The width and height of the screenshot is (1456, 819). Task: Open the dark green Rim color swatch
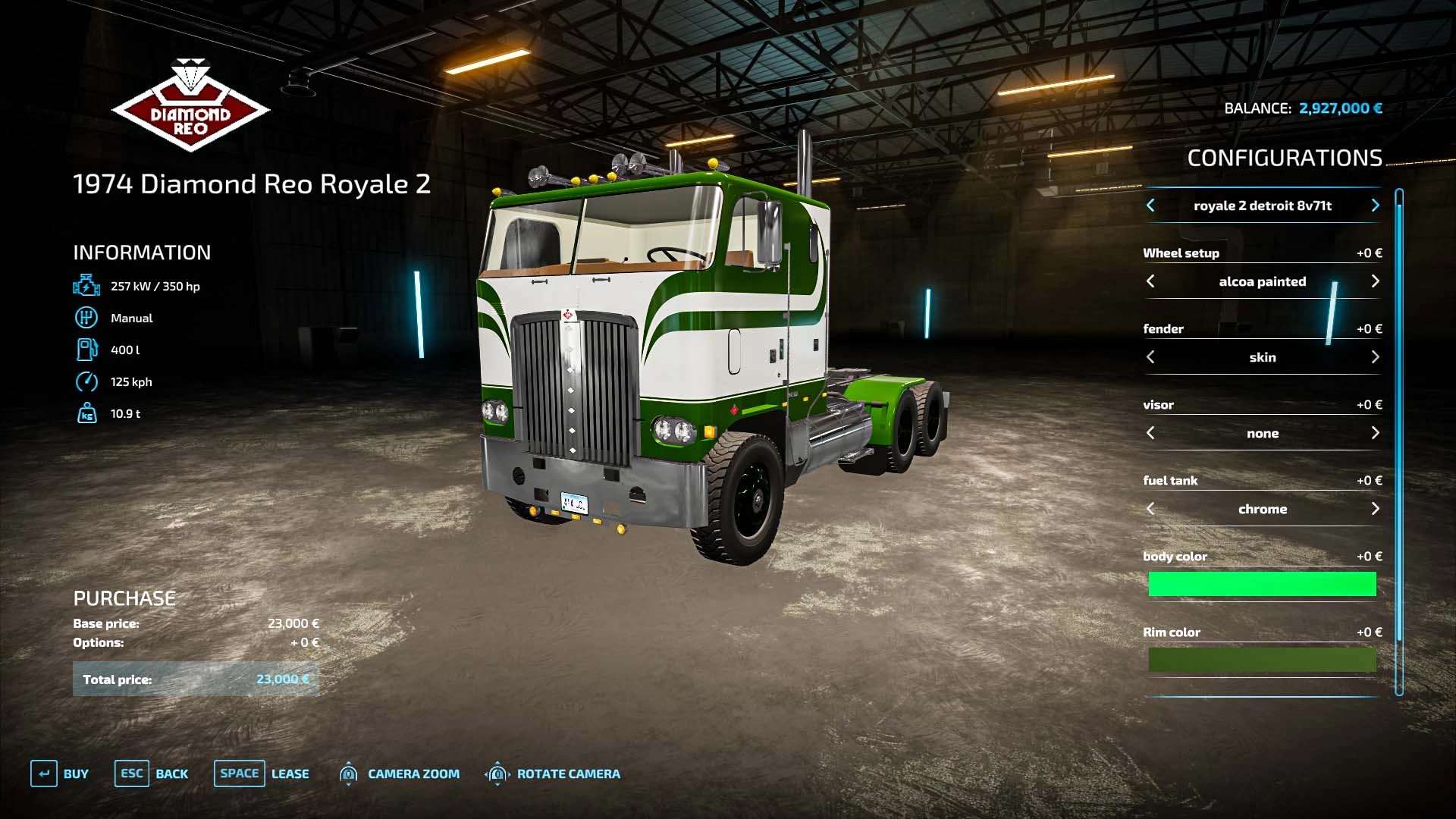tap(1262, 660)
